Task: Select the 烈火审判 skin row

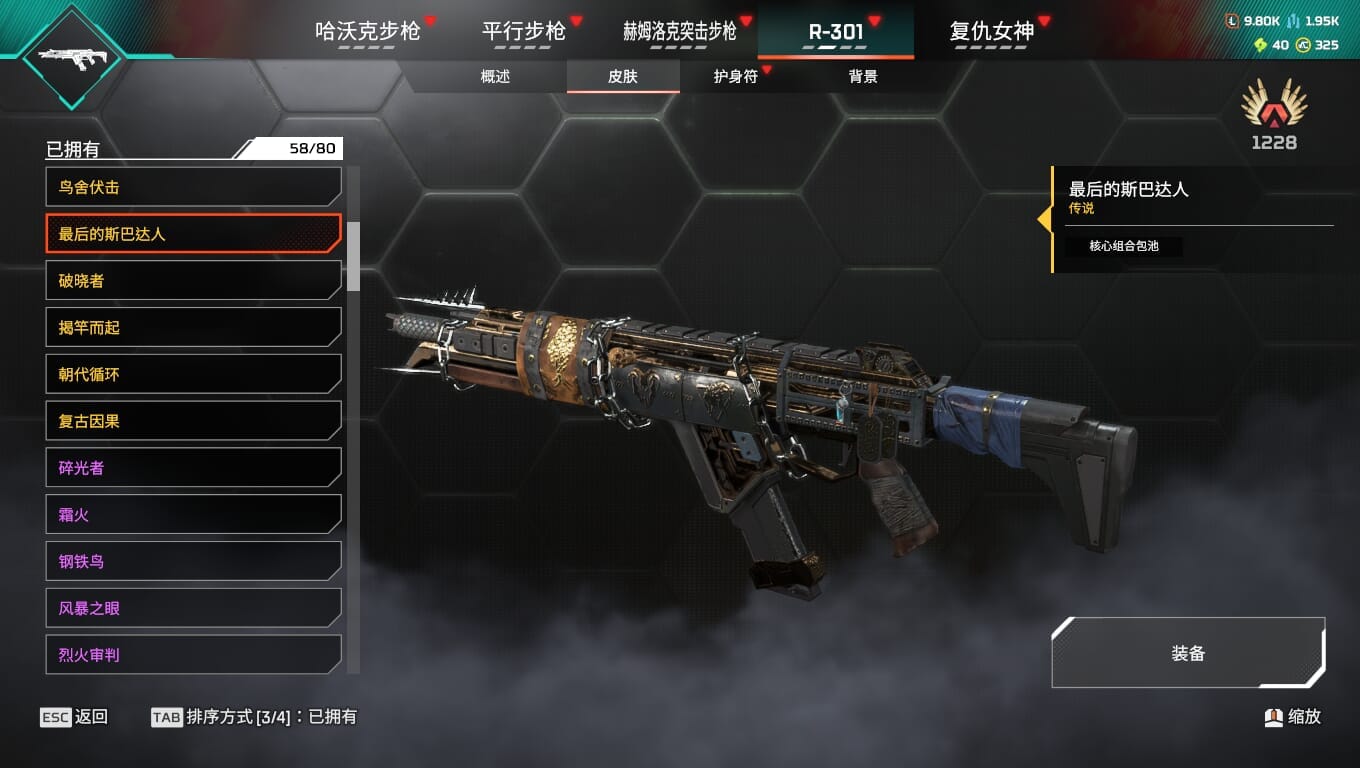Action: (x=193, y=655)
